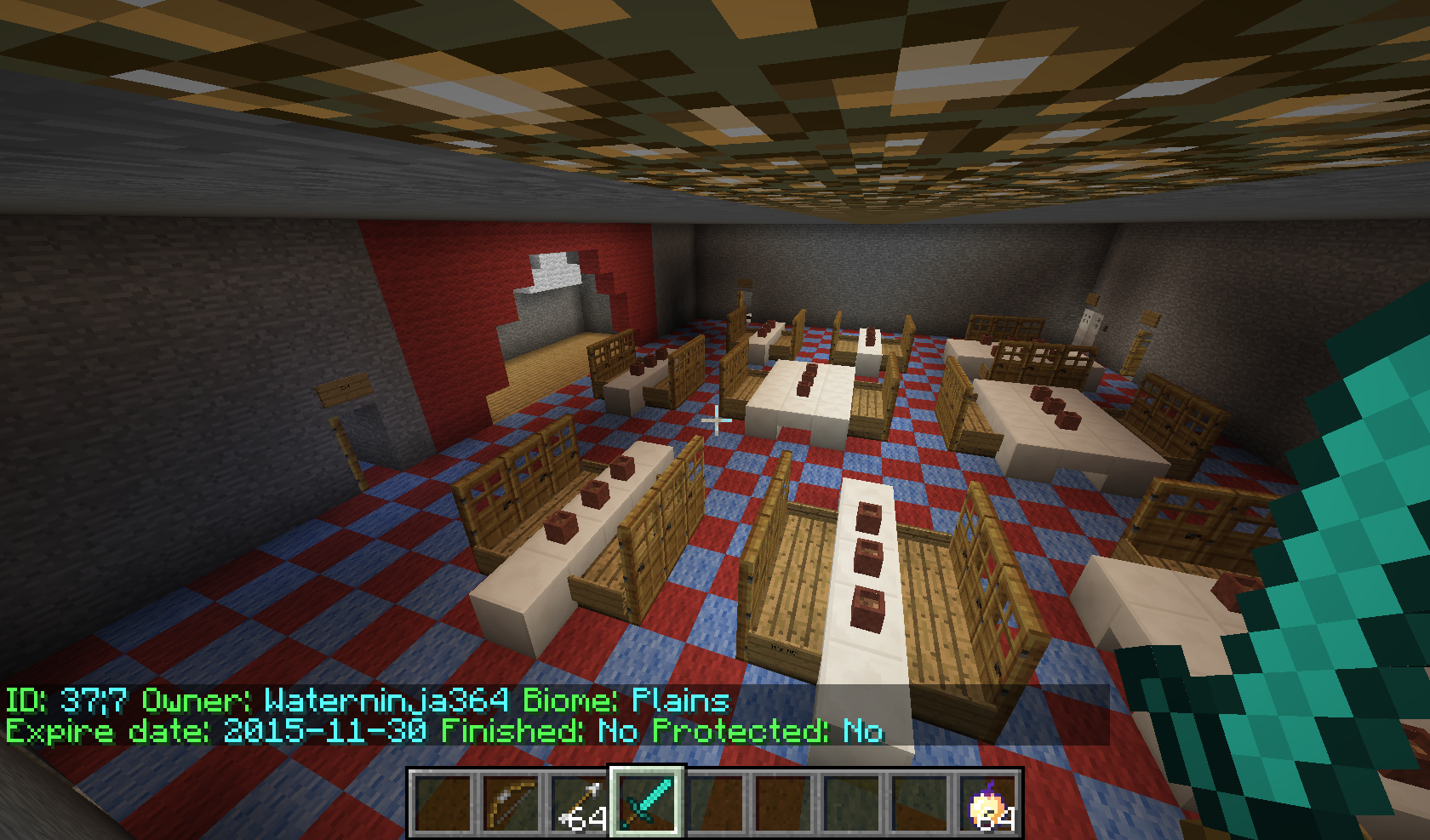The image size is (1430, 840).
Task: Choose the stack of 64 arrows
Action: 578,803
